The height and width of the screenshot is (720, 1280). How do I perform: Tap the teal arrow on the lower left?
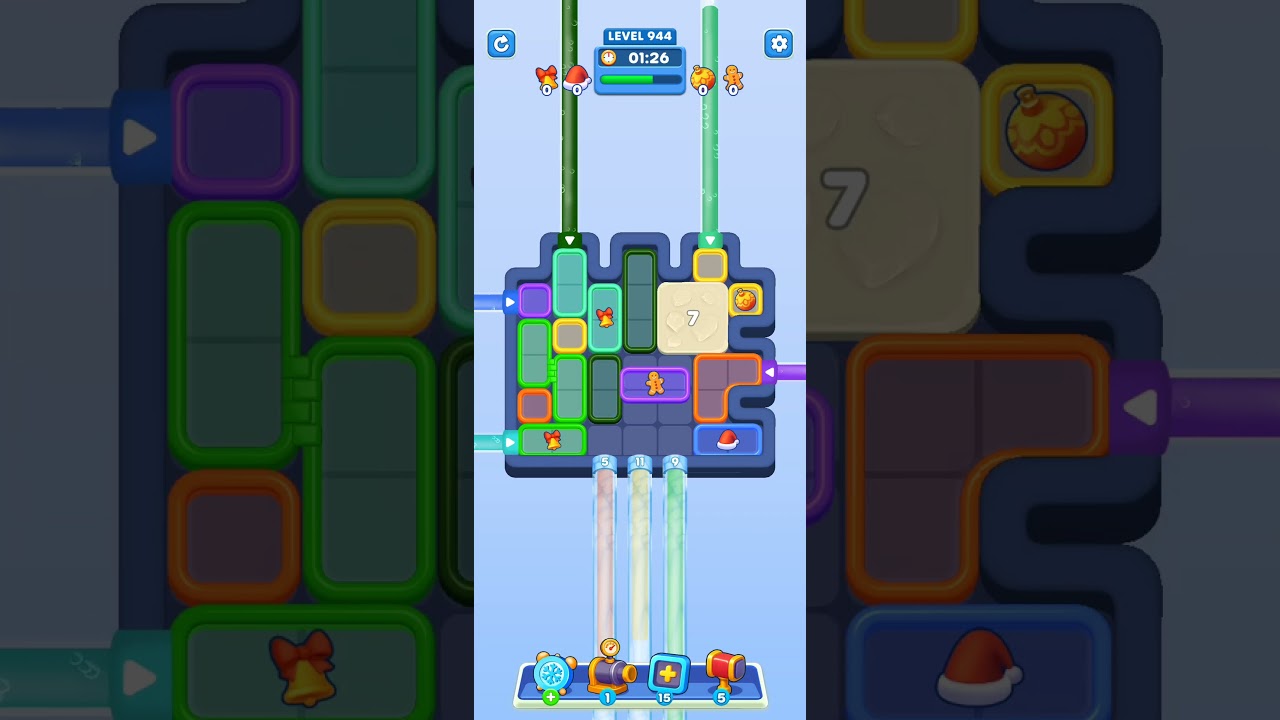510,439
